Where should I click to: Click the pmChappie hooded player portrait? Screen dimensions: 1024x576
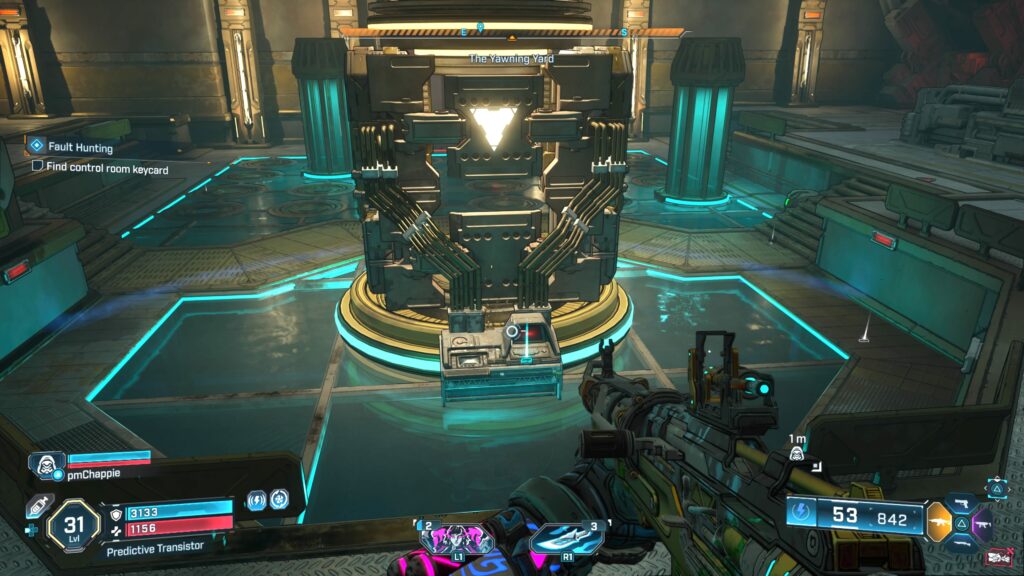pyautogui.click(x=48, y=462)
